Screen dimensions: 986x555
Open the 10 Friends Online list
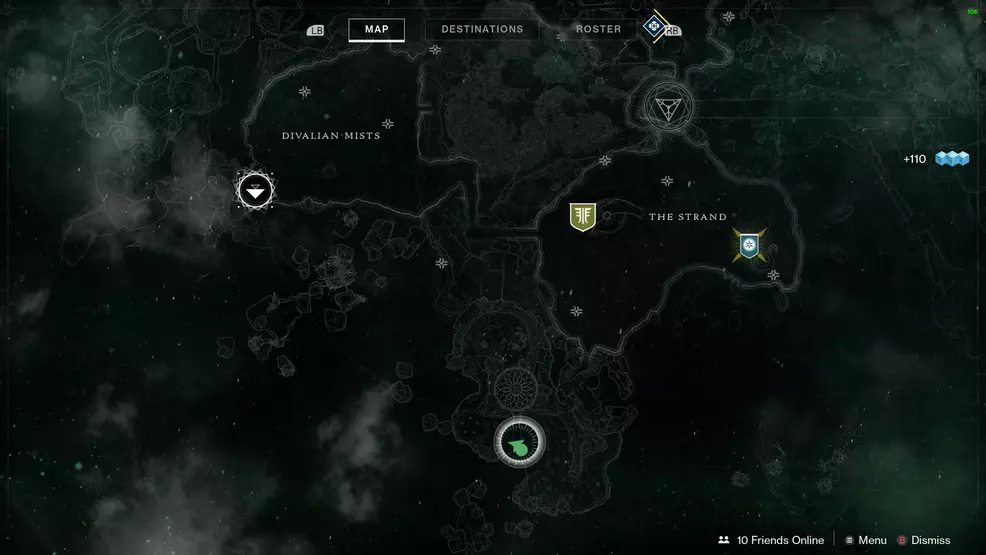[x=771, y=540]
